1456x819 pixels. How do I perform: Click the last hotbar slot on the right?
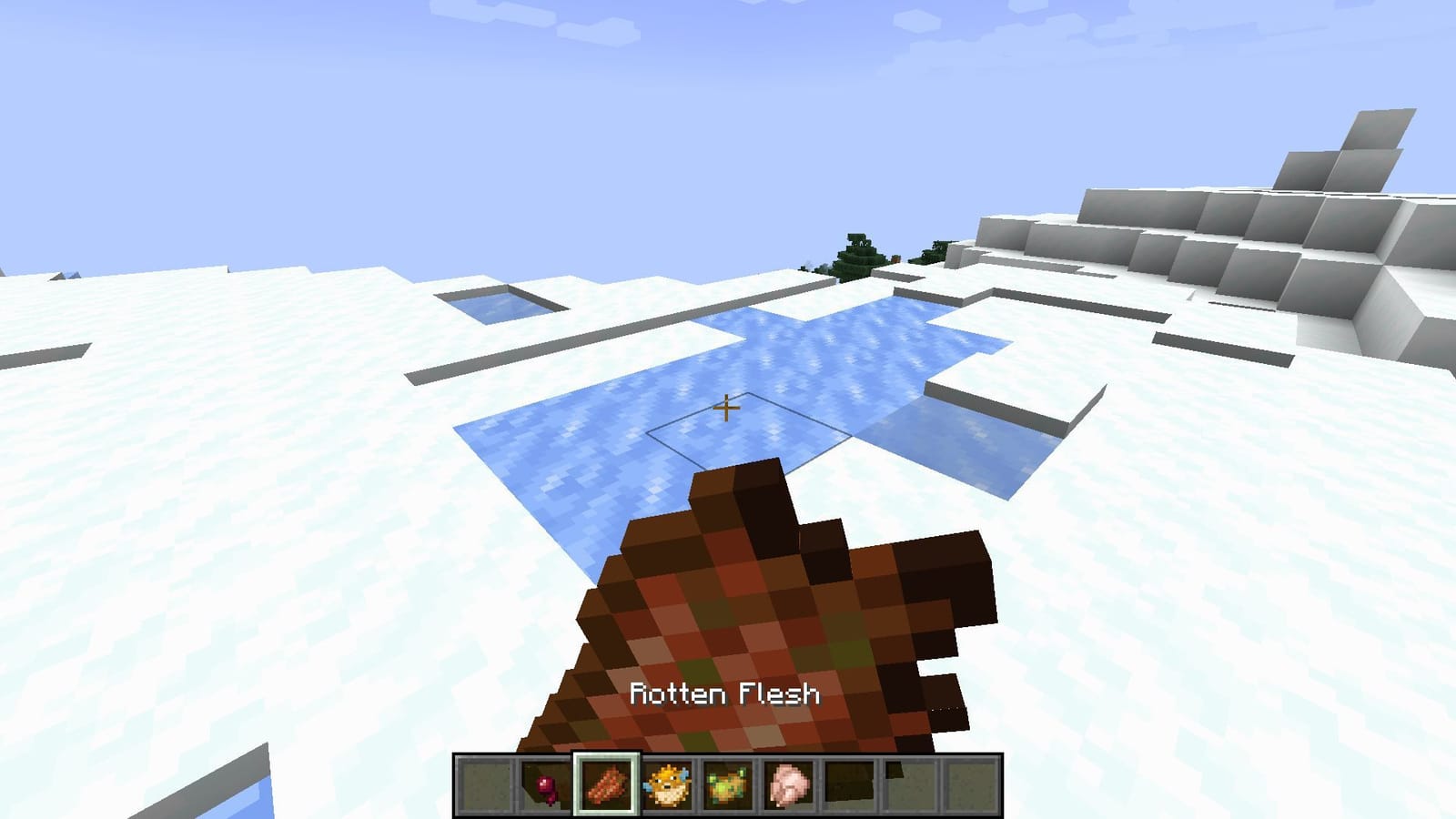click(970, 784)
